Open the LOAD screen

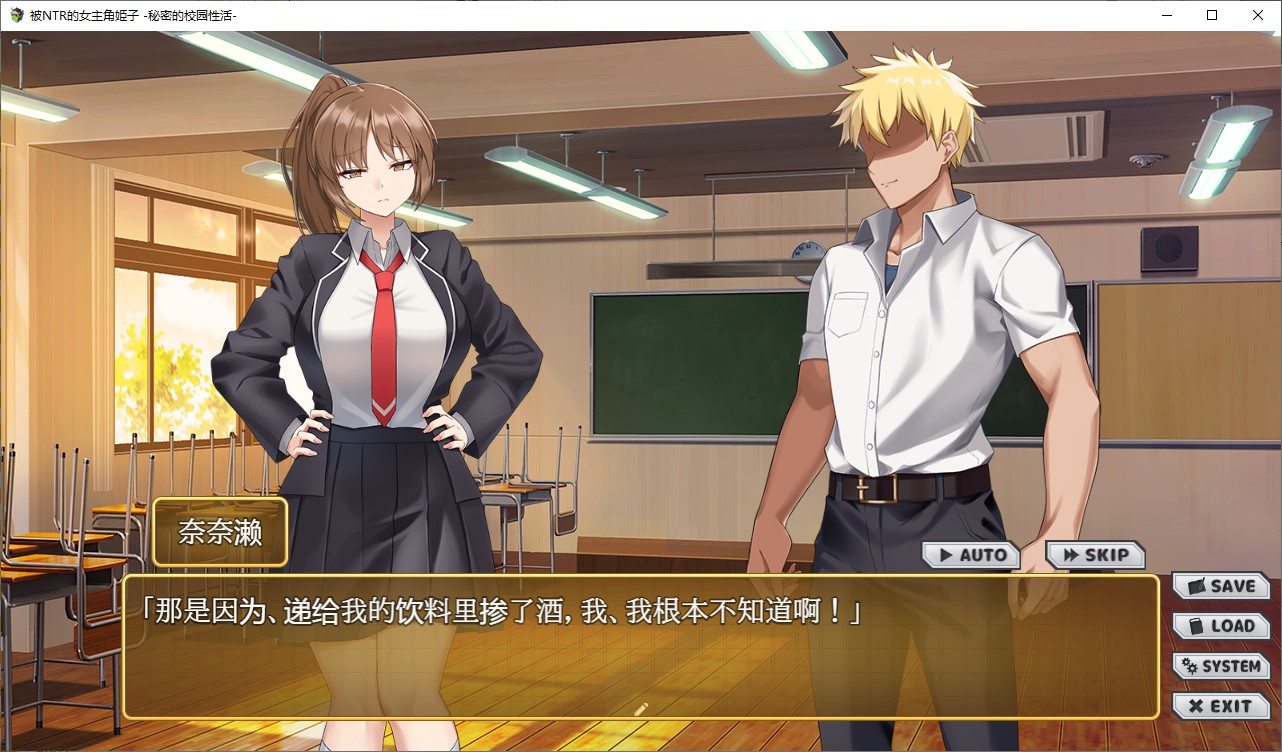tap(1220, 626)
